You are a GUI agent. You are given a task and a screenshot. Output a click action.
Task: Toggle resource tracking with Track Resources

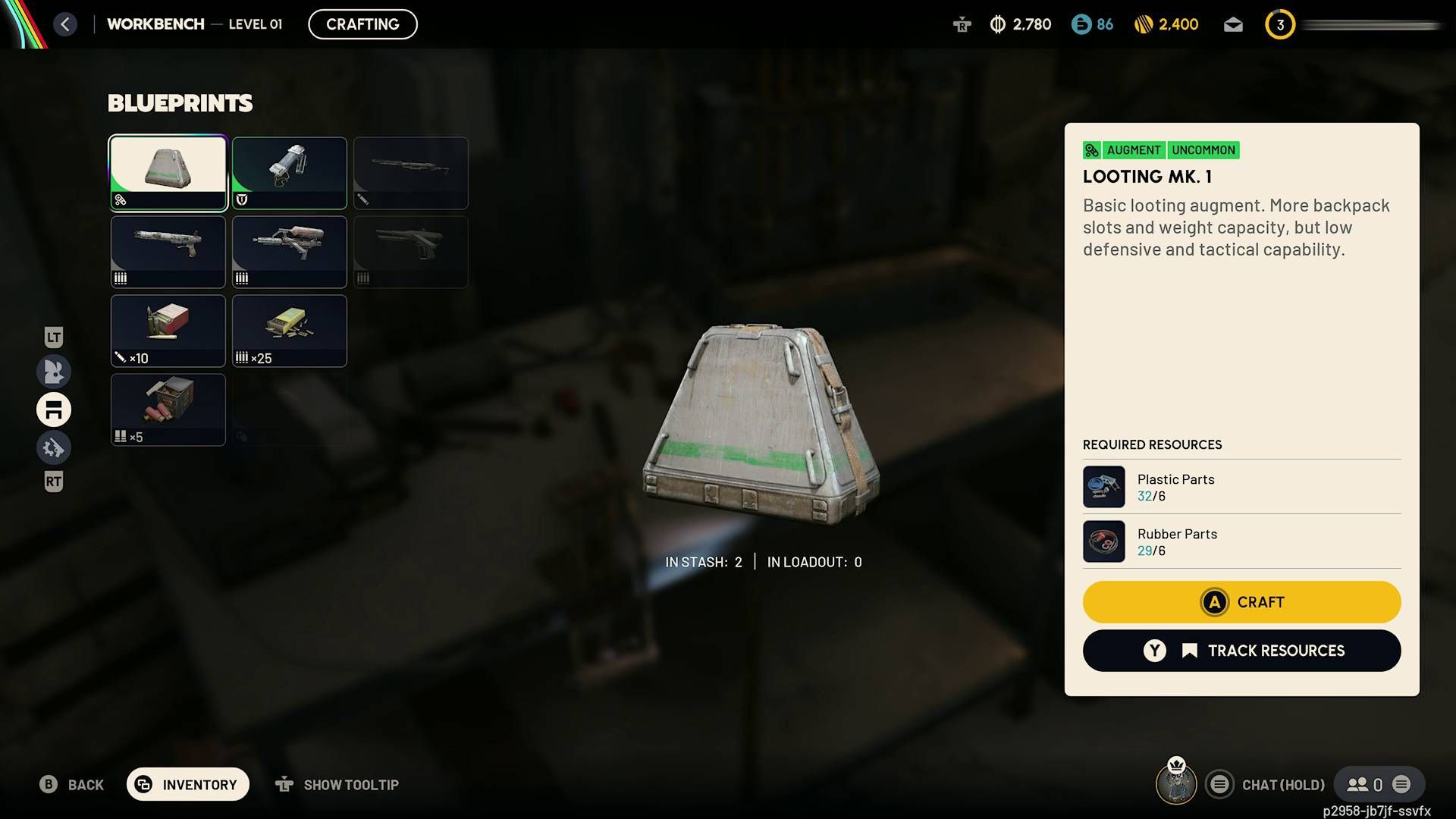click(x=1241, y=650)
